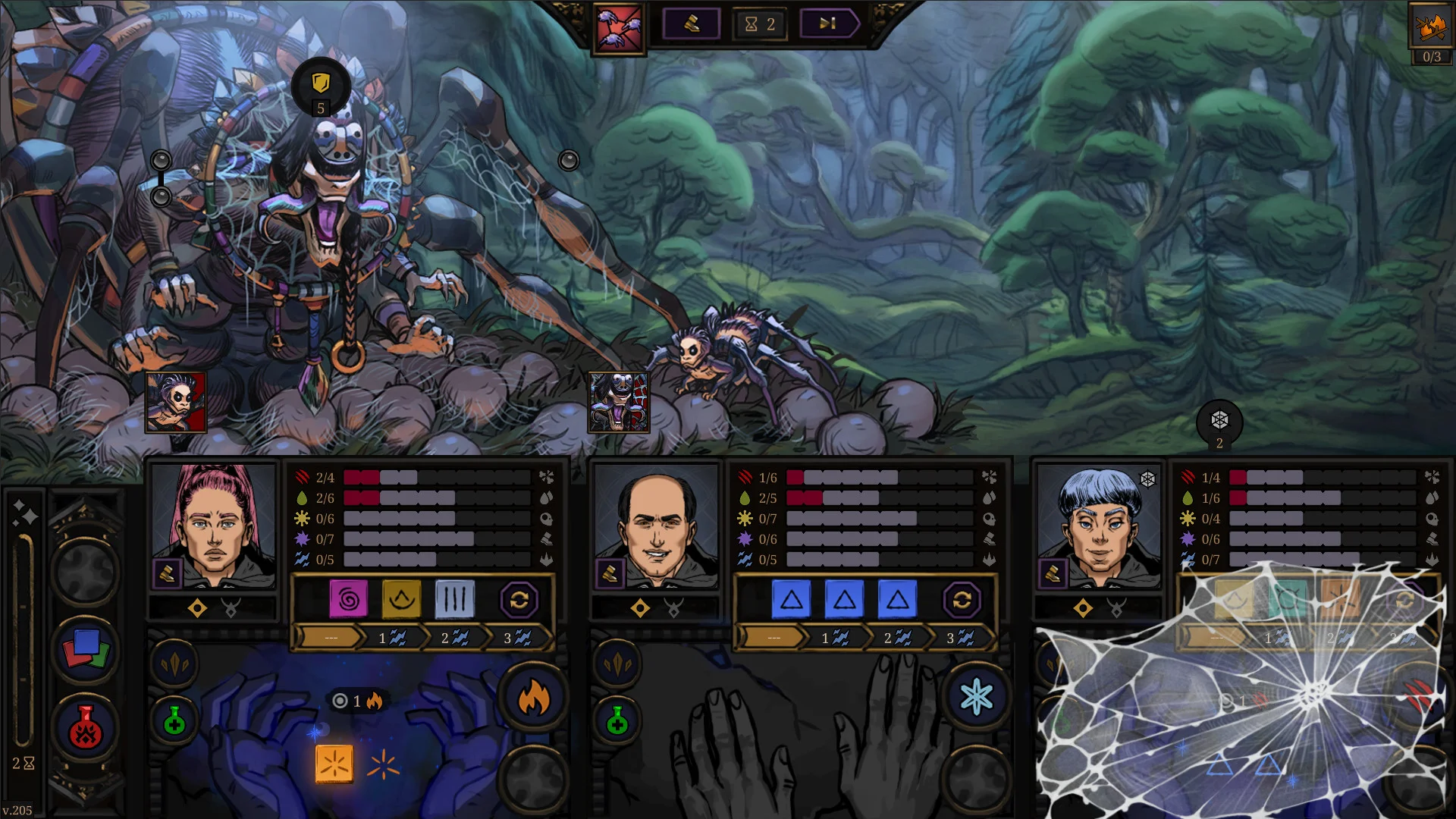
Task: Select the orange sunburst rune tile in hand
Action: (334, 764)
